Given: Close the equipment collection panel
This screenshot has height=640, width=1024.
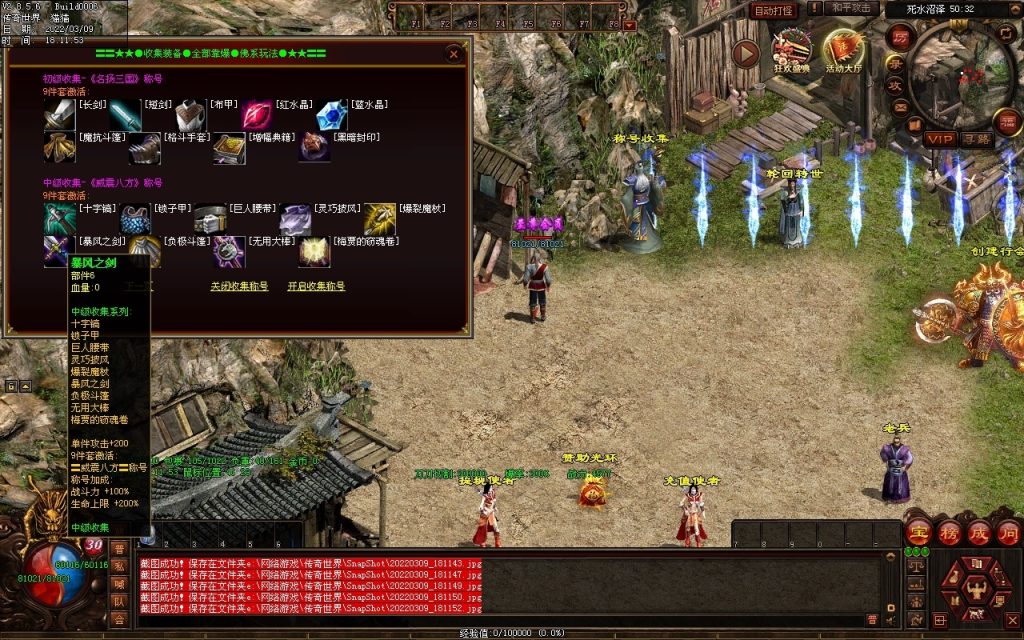Looking at the screenshot, I should (454, 53).
